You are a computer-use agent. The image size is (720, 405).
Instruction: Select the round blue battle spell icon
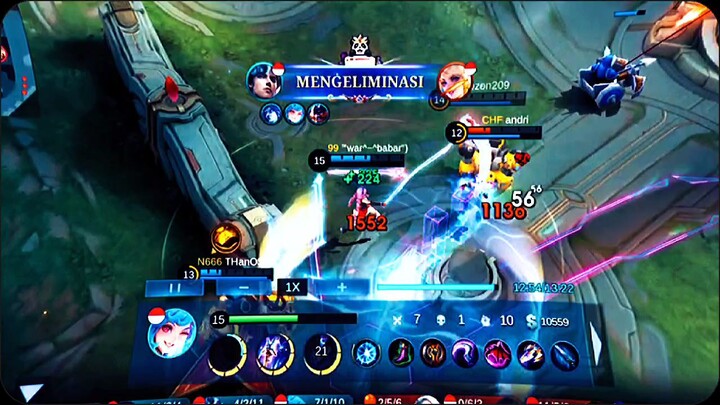(x=366, y=353)
